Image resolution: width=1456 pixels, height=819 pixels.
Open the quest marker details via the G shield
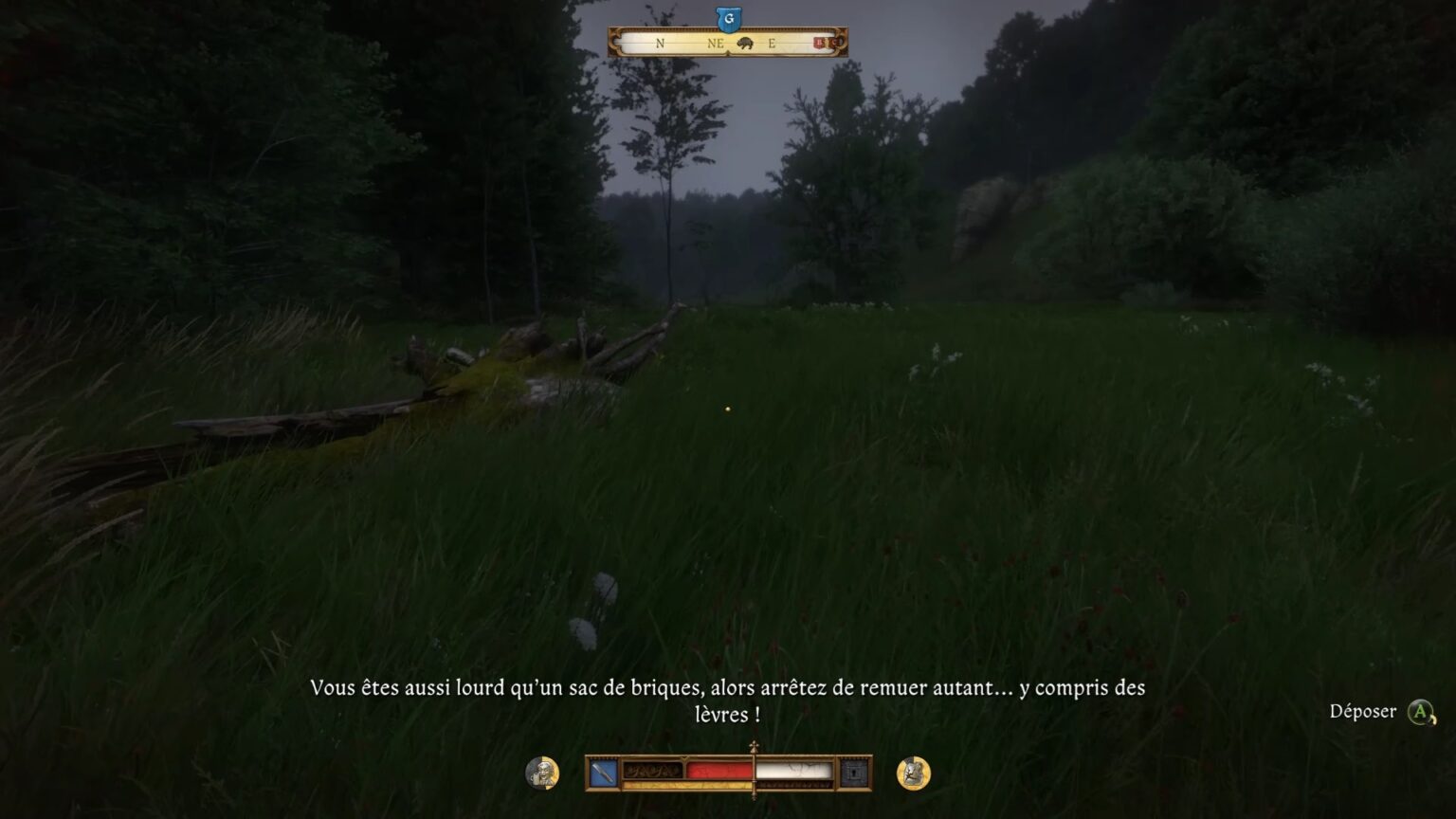pos(729,20)
